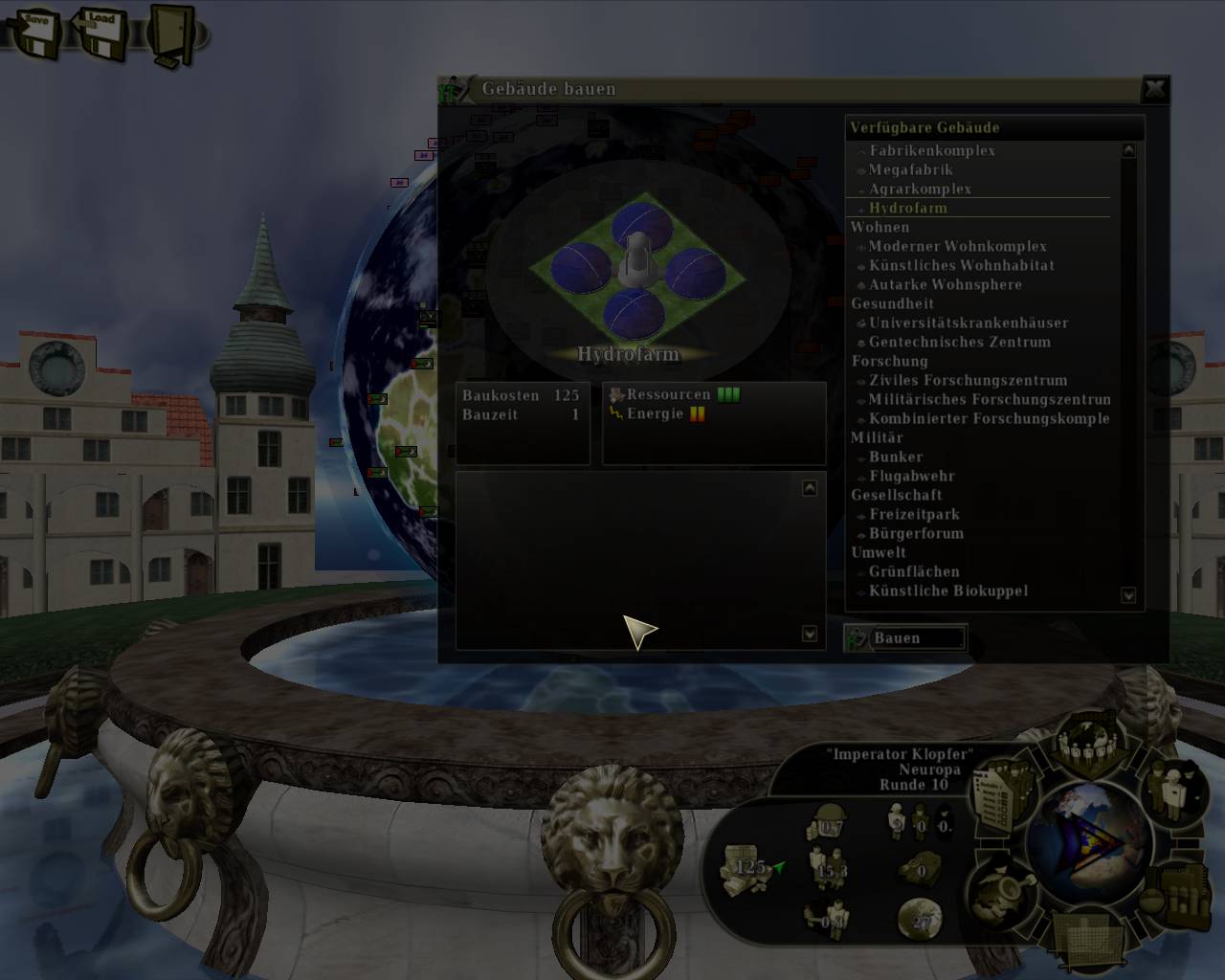Choose Gentechnisches Zentrum entry
Viewport: 1225px width, 980px height.
tap(959, 342)
